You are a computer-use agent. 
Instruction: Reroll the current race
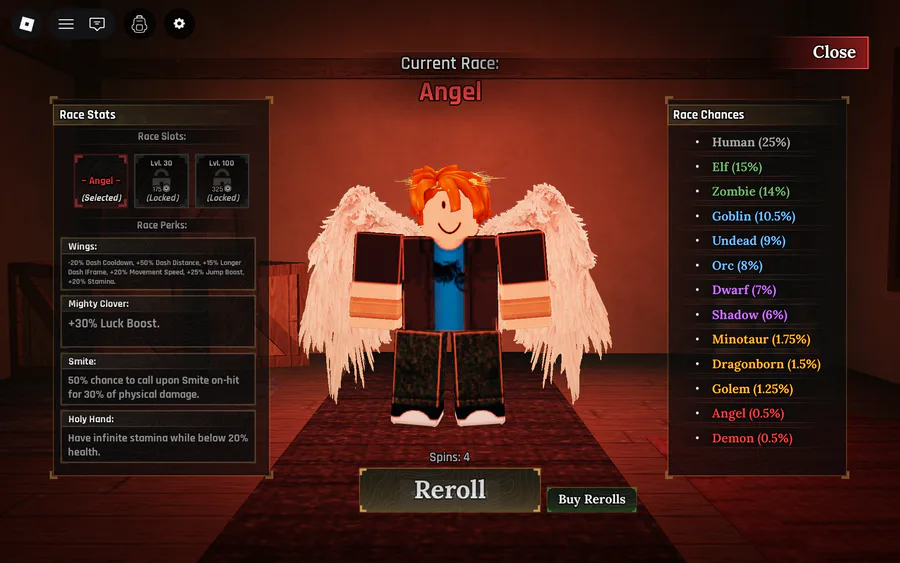[x=450, y=490]
